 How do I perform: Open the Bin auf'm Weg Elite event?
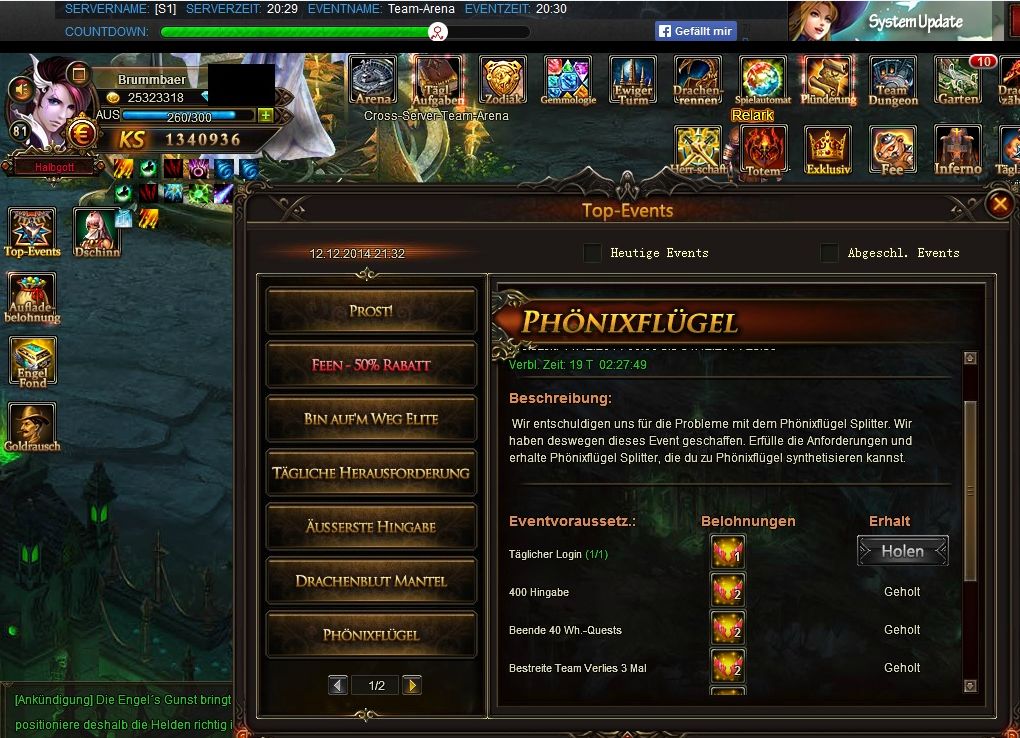point(371,419)
